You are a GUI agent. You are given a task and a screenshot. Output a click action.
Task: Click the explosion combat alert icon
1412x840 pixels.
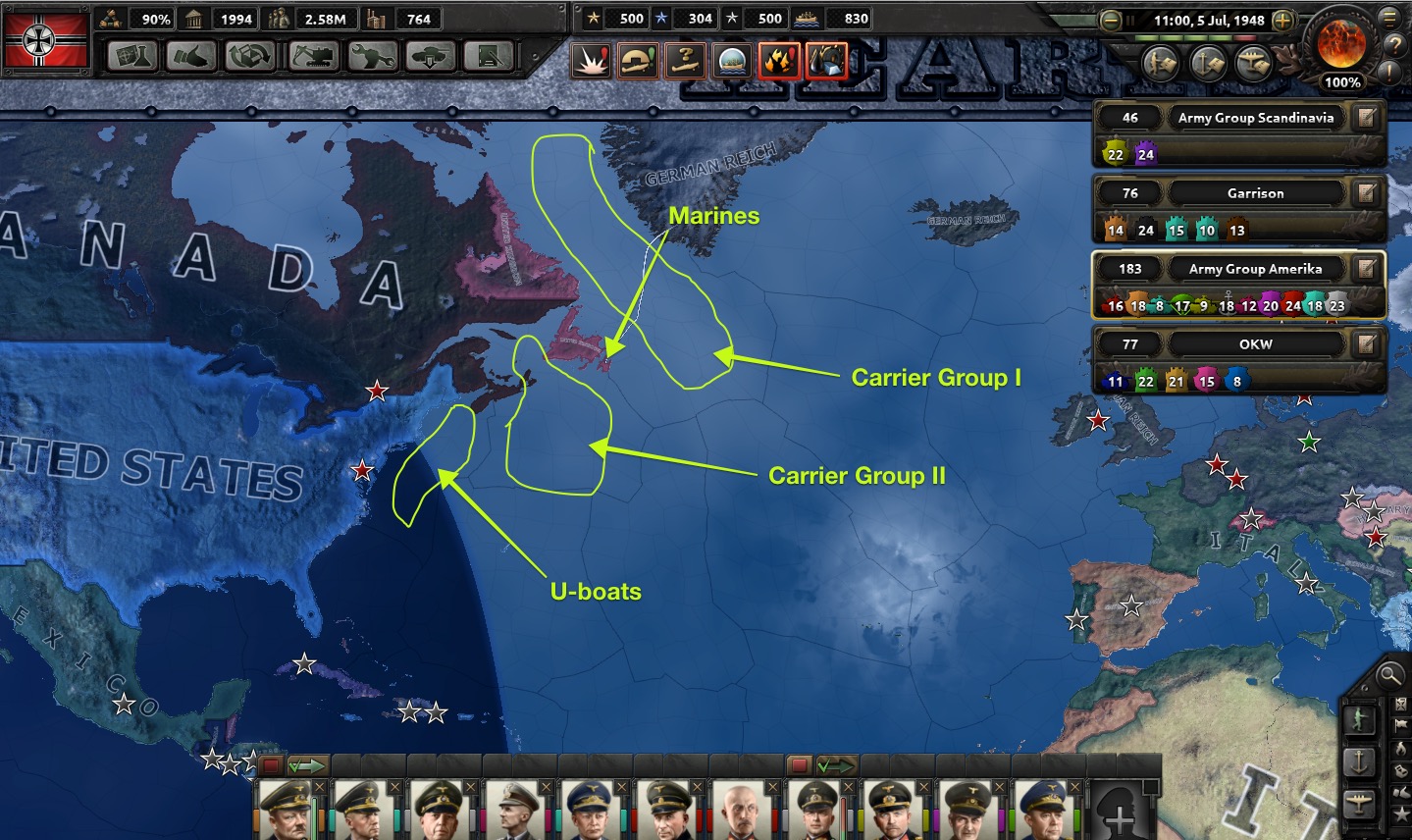click(592, 62)
